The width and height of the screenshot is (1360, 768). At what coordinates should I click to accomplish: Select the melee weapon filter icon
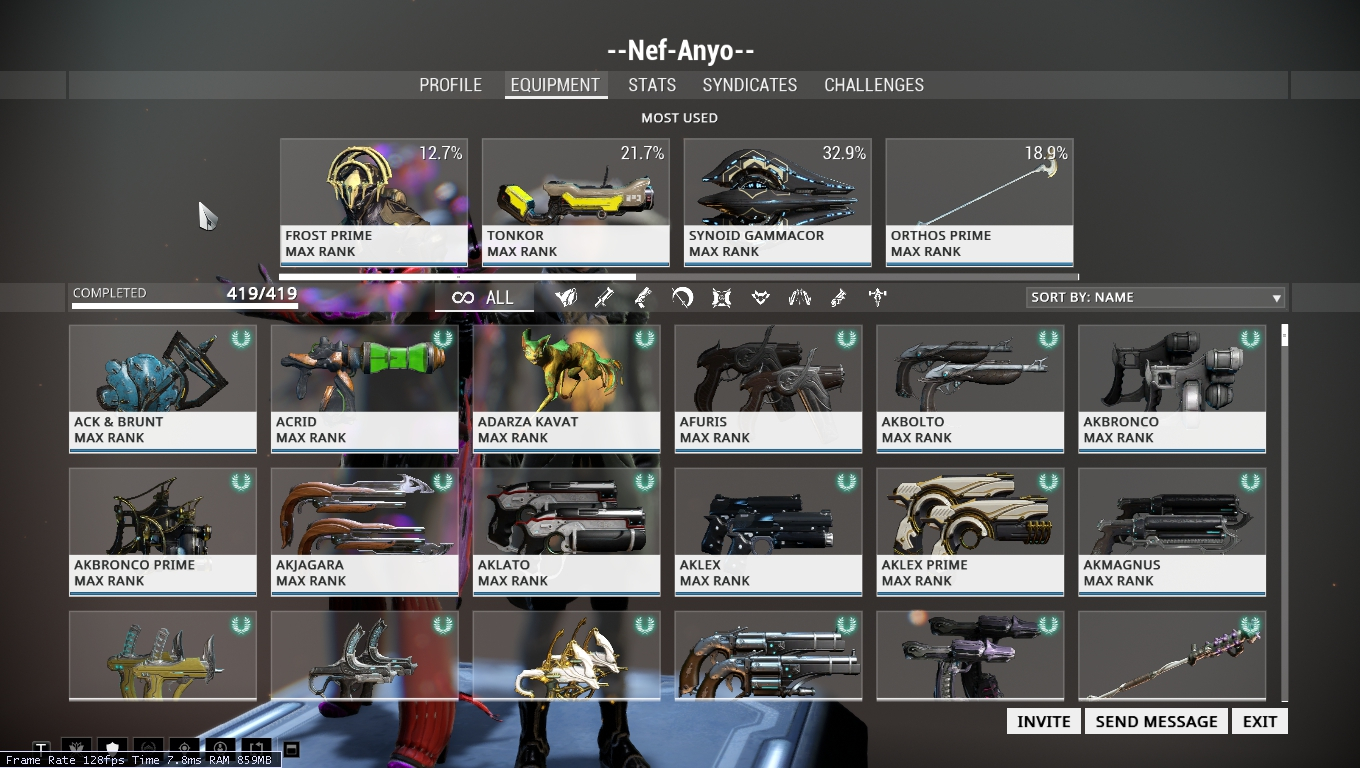682,297
